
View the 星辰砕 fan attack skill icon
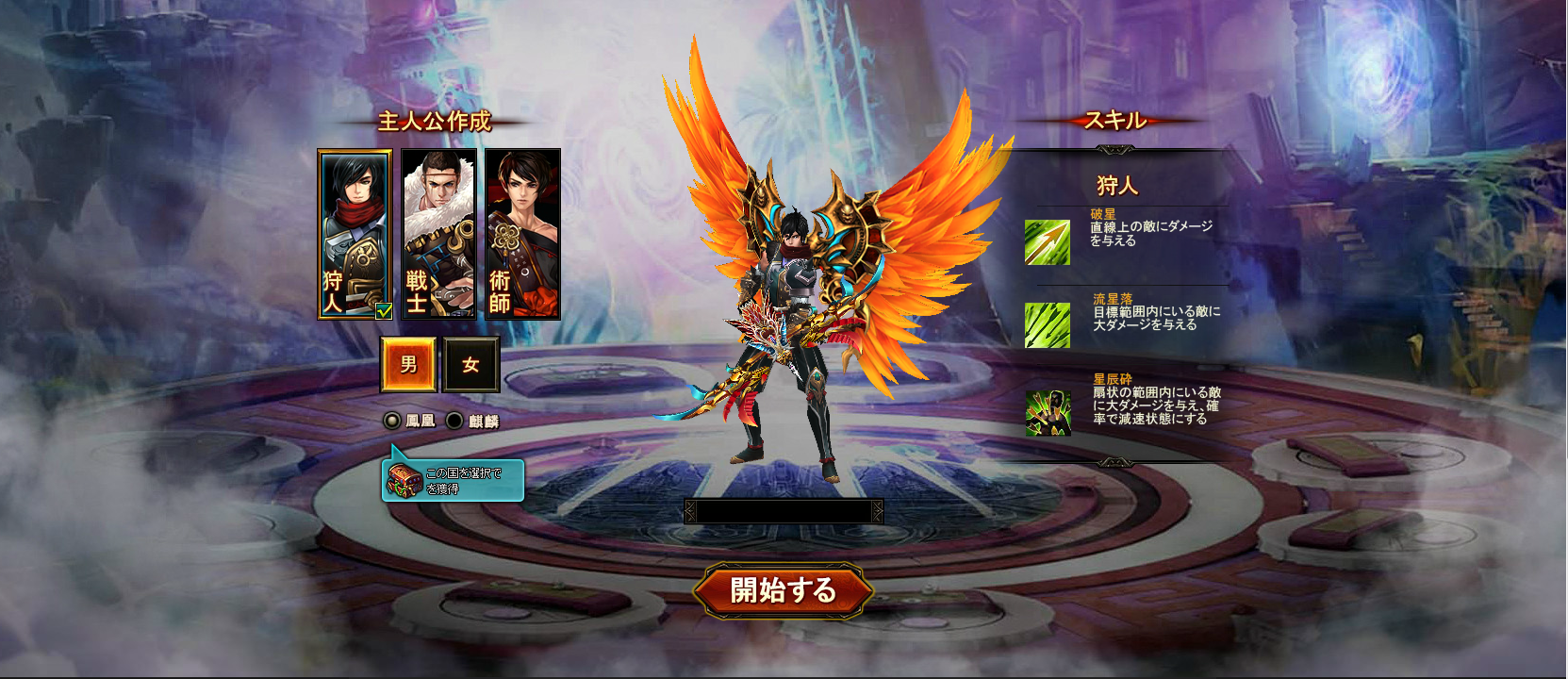(x=1048, y=412)
